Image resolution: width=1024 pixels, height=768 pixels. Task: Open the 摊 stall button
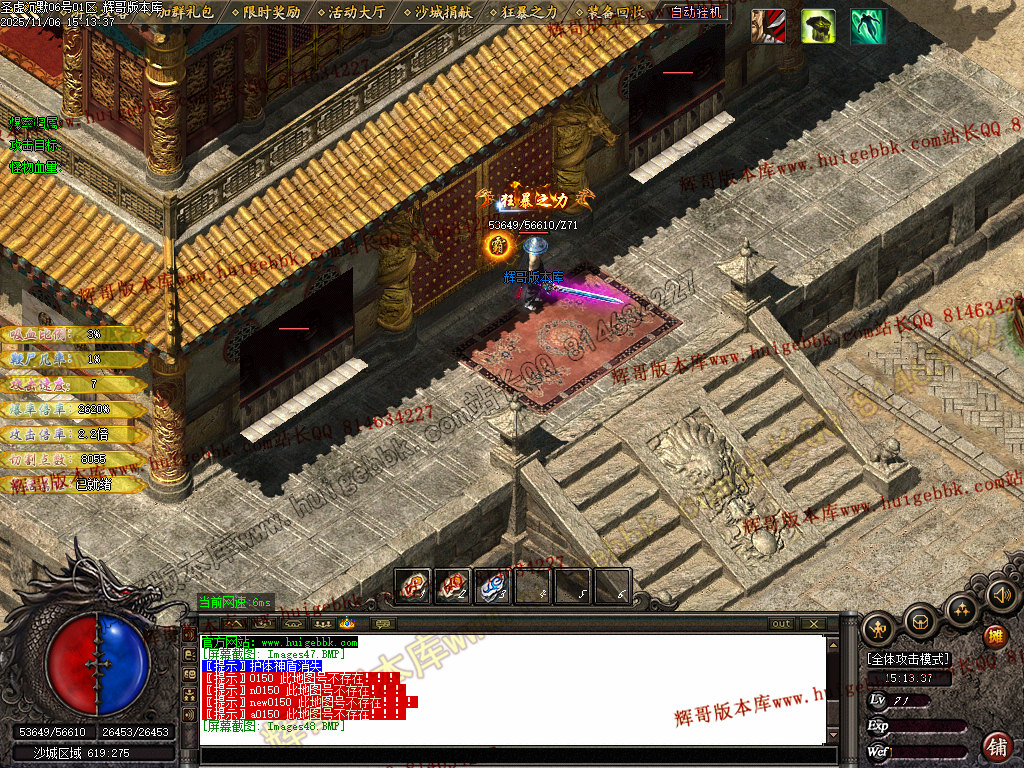pos(995,636)
